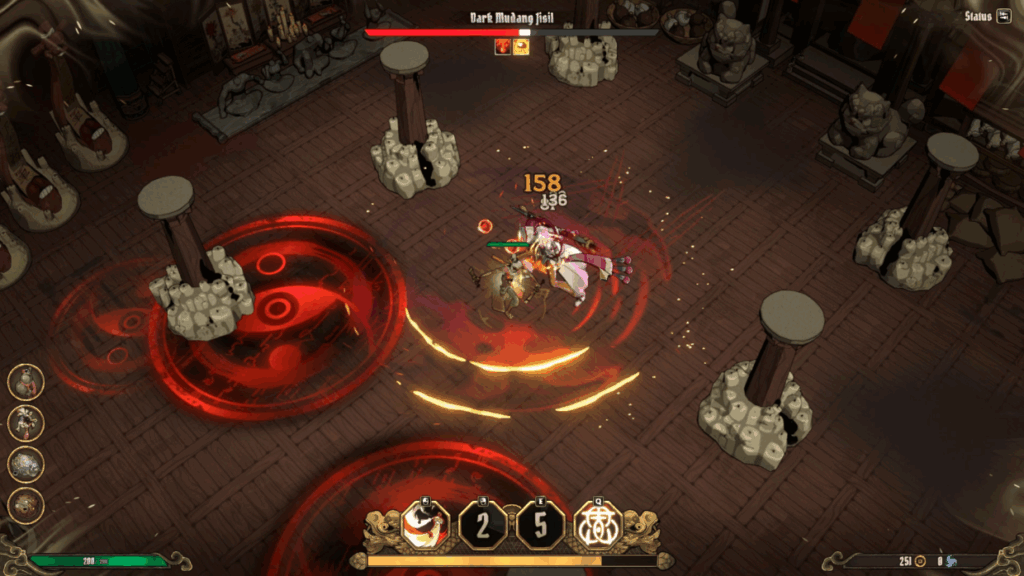Select the skill slot showing cooldown 2
The height and width of the screenshot is (576, 1024).
pyautogui.click(x=482, y=525)
